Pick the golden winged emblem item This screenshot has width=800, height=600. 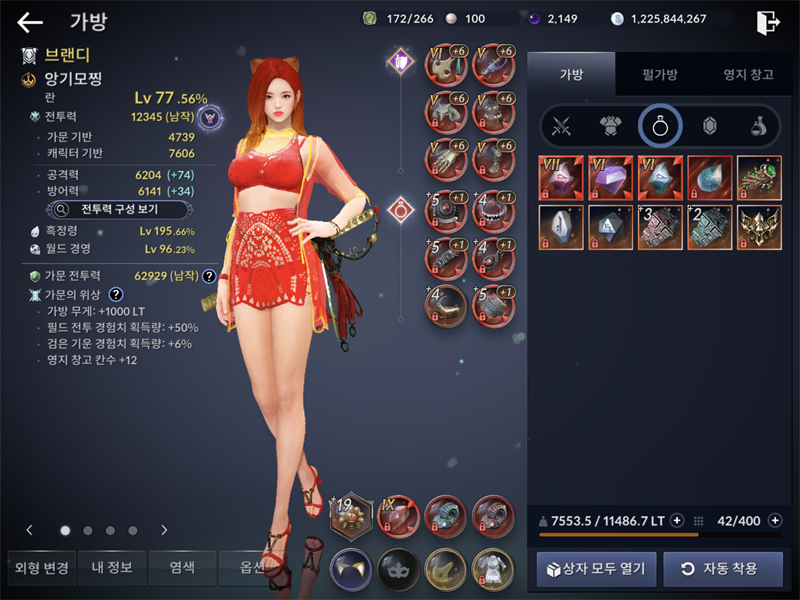pyautogui.click(x=759, y=226)
